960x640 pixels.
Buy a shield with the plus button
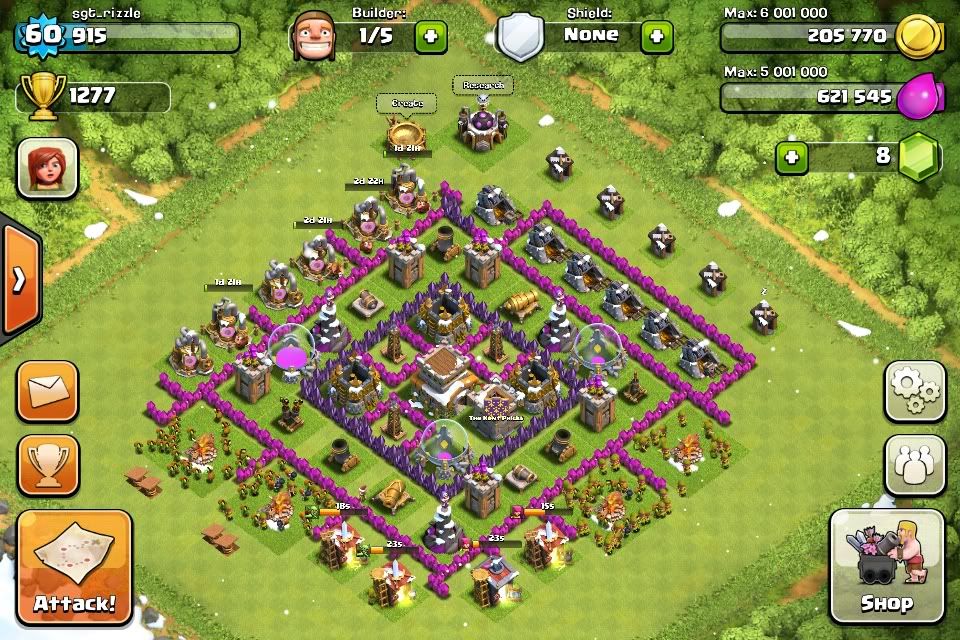(x=657, y=37)
